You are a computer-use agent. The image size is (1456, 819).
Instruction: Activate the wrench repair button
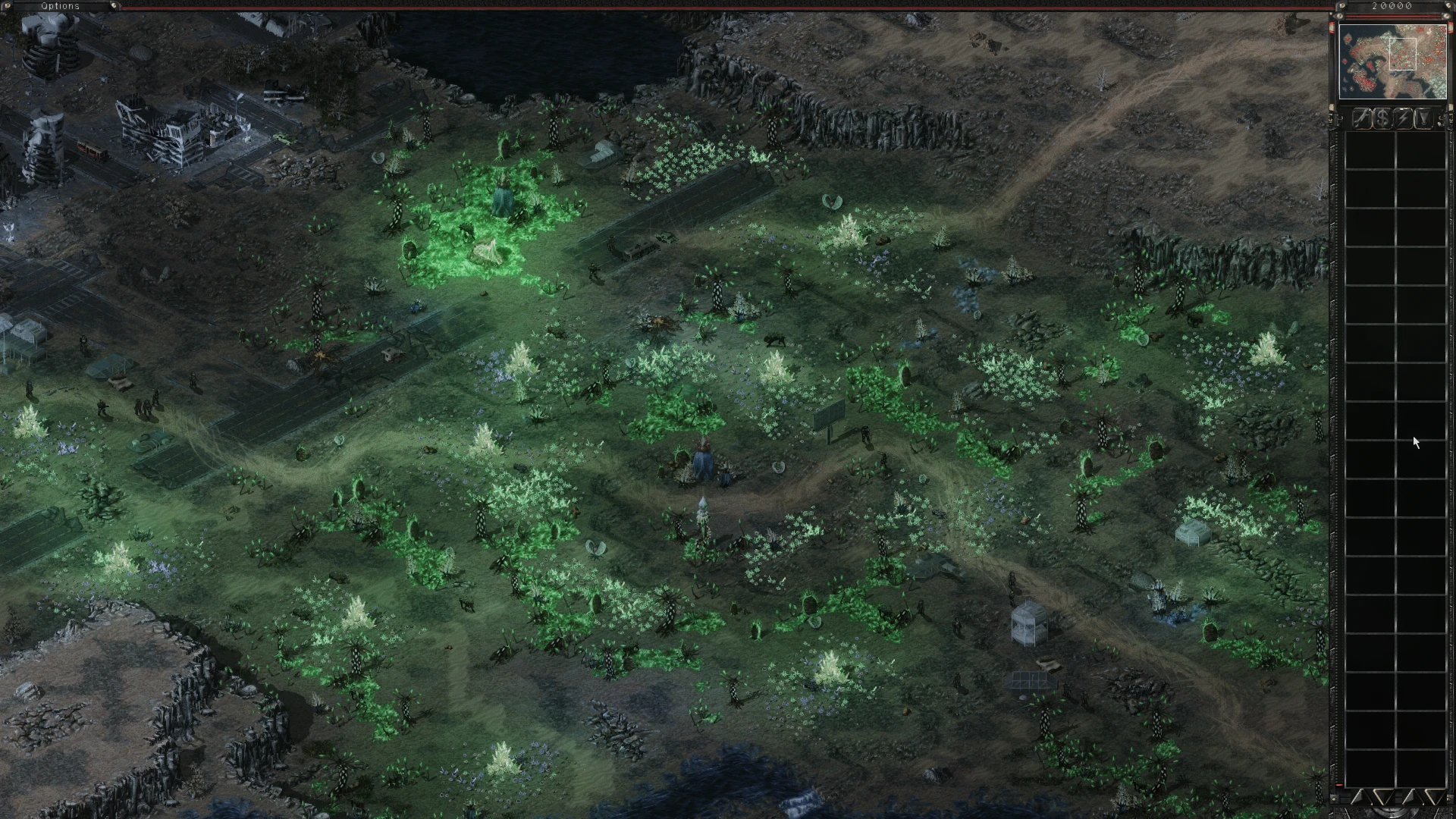[x=1363, y=119]
